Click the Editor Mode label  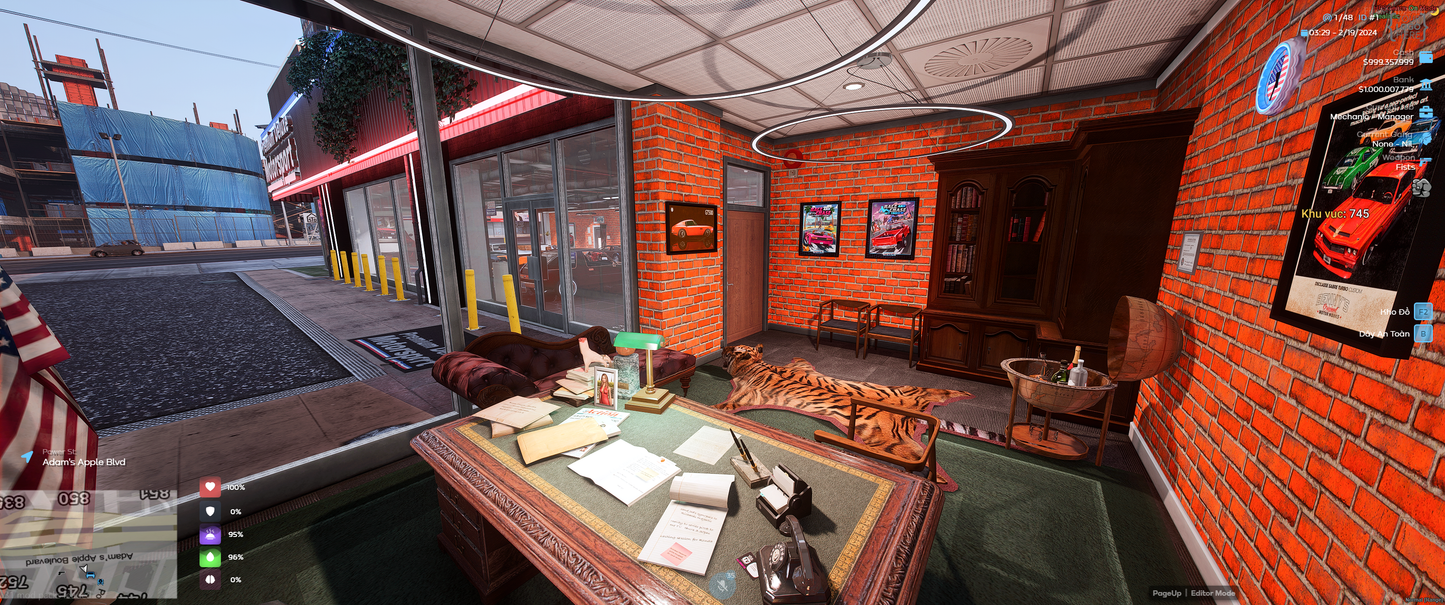[1213, 594]
